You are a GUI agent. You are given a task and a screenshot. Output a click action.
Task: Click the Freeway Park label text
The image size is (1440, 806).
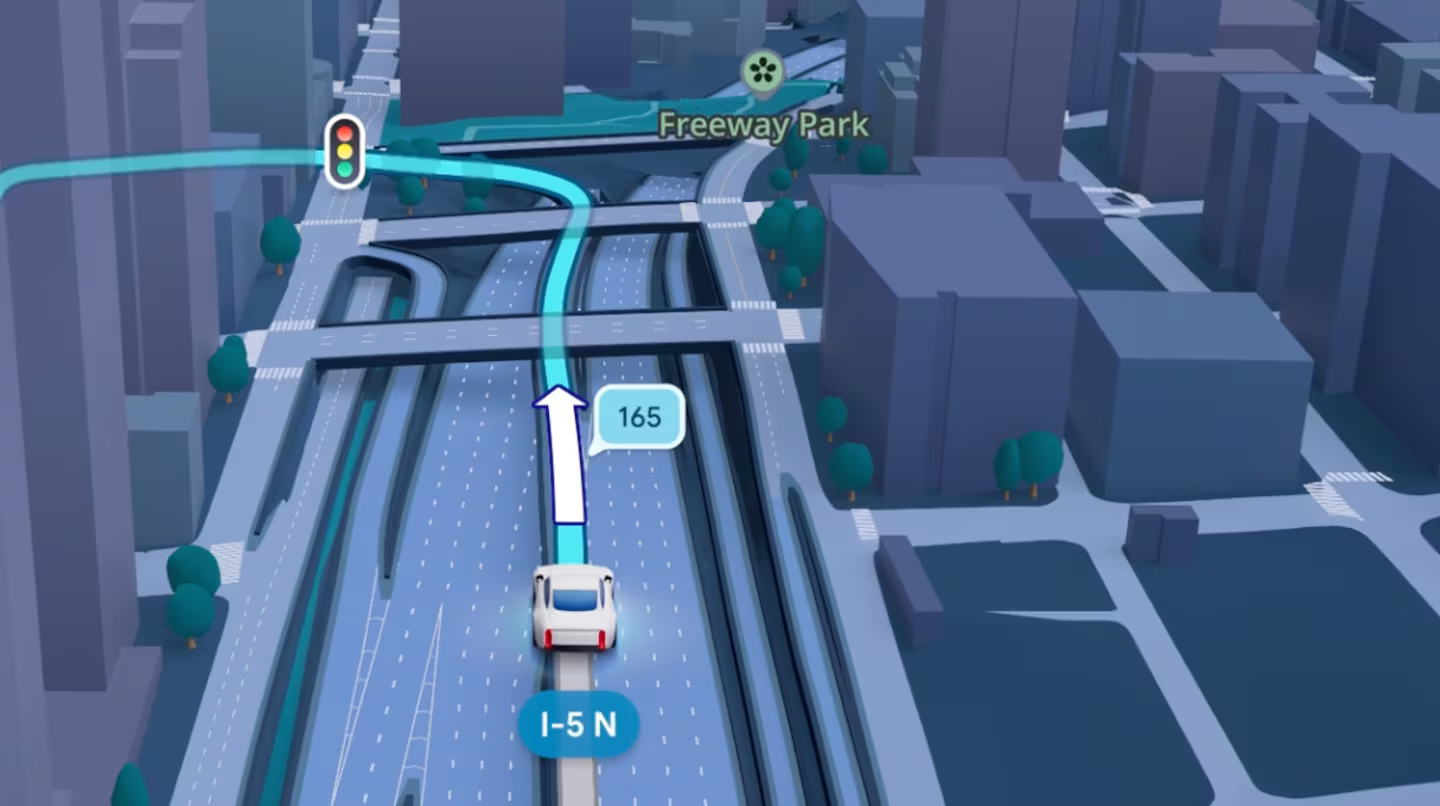765,125
